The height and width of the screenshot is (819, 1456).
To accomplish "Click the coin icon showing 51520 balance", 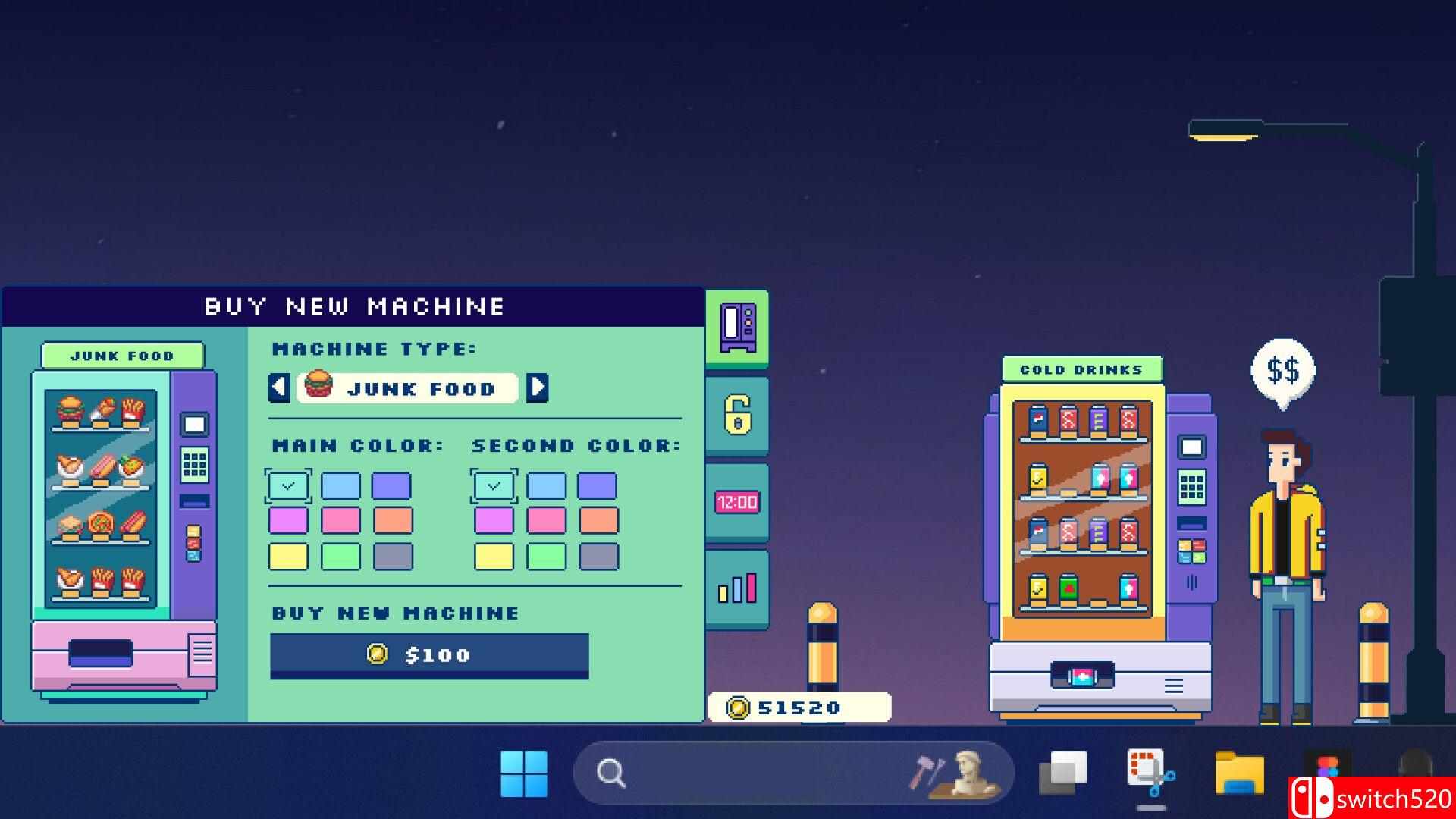I will [x=737, y=707].
